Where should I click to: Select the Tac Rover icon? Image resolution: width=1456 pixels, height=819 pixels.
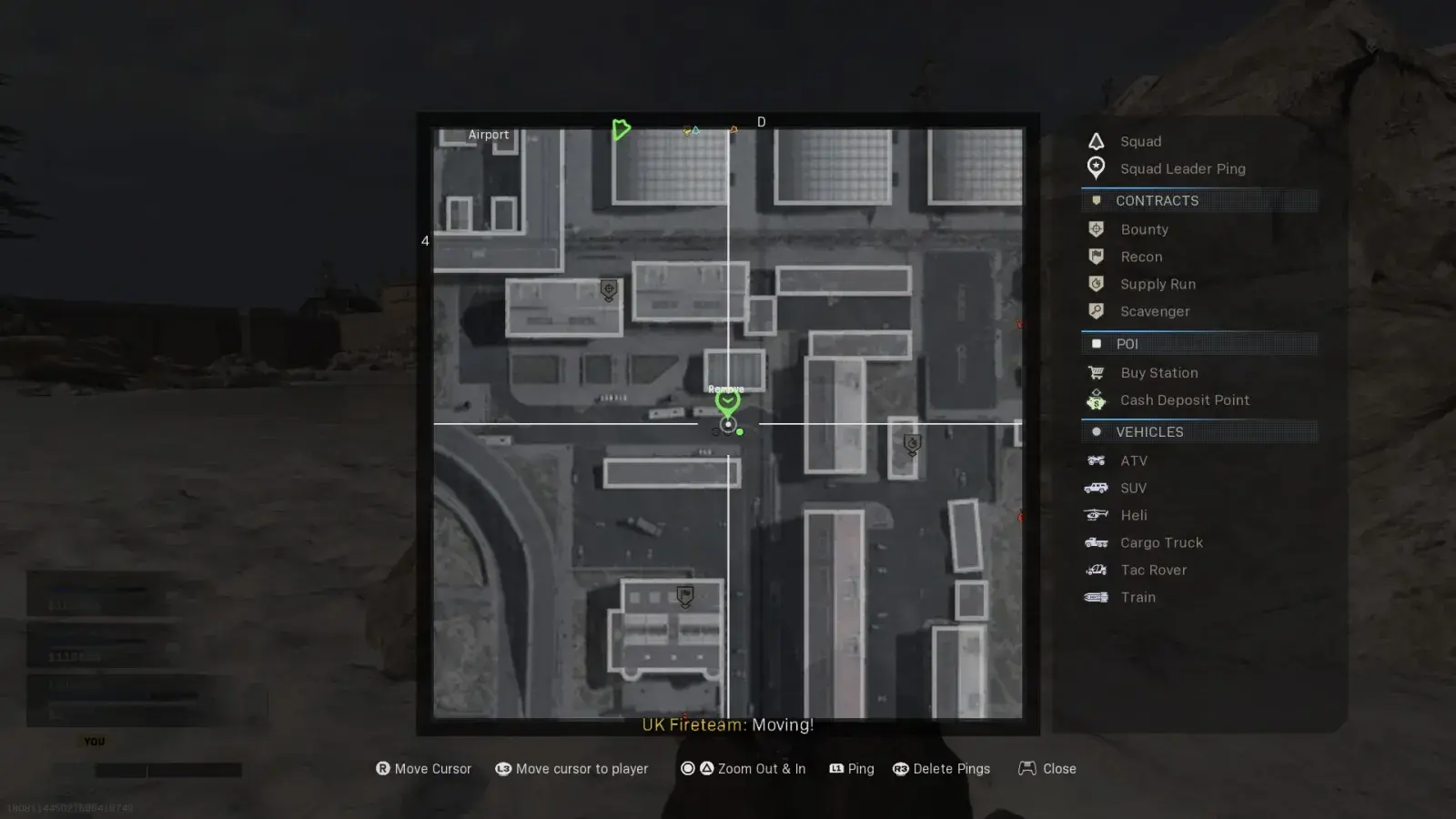1096,570
